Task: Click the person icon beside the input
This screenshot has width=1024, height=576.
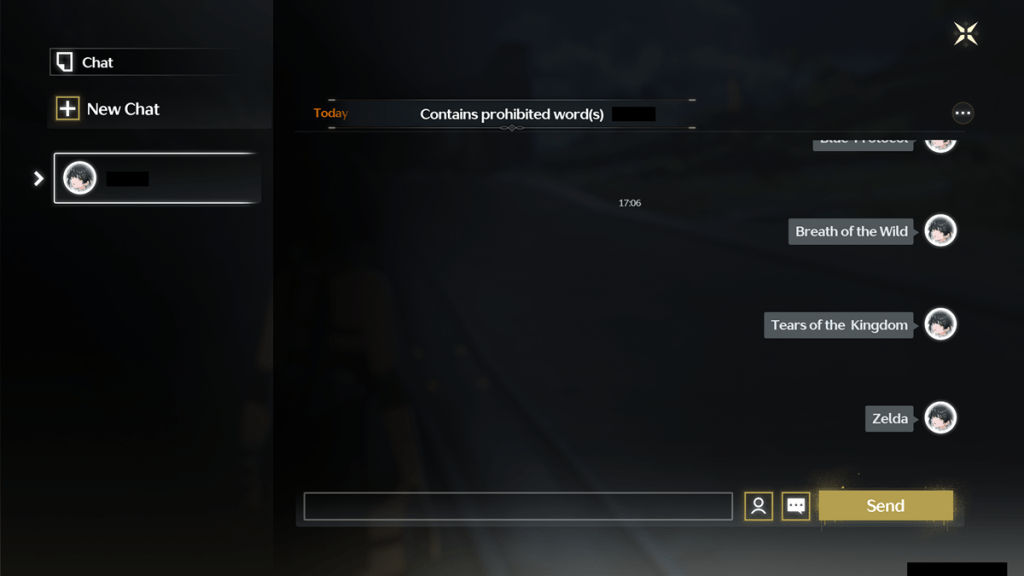Action: (758, 506)
